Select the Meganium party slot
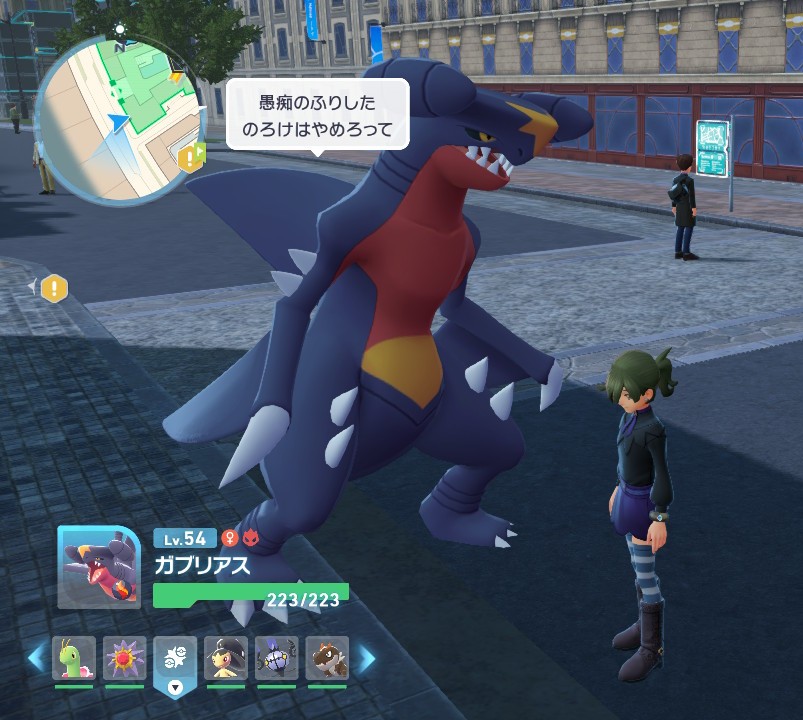Viewport: 803px width, 720px height. [74, 658]
